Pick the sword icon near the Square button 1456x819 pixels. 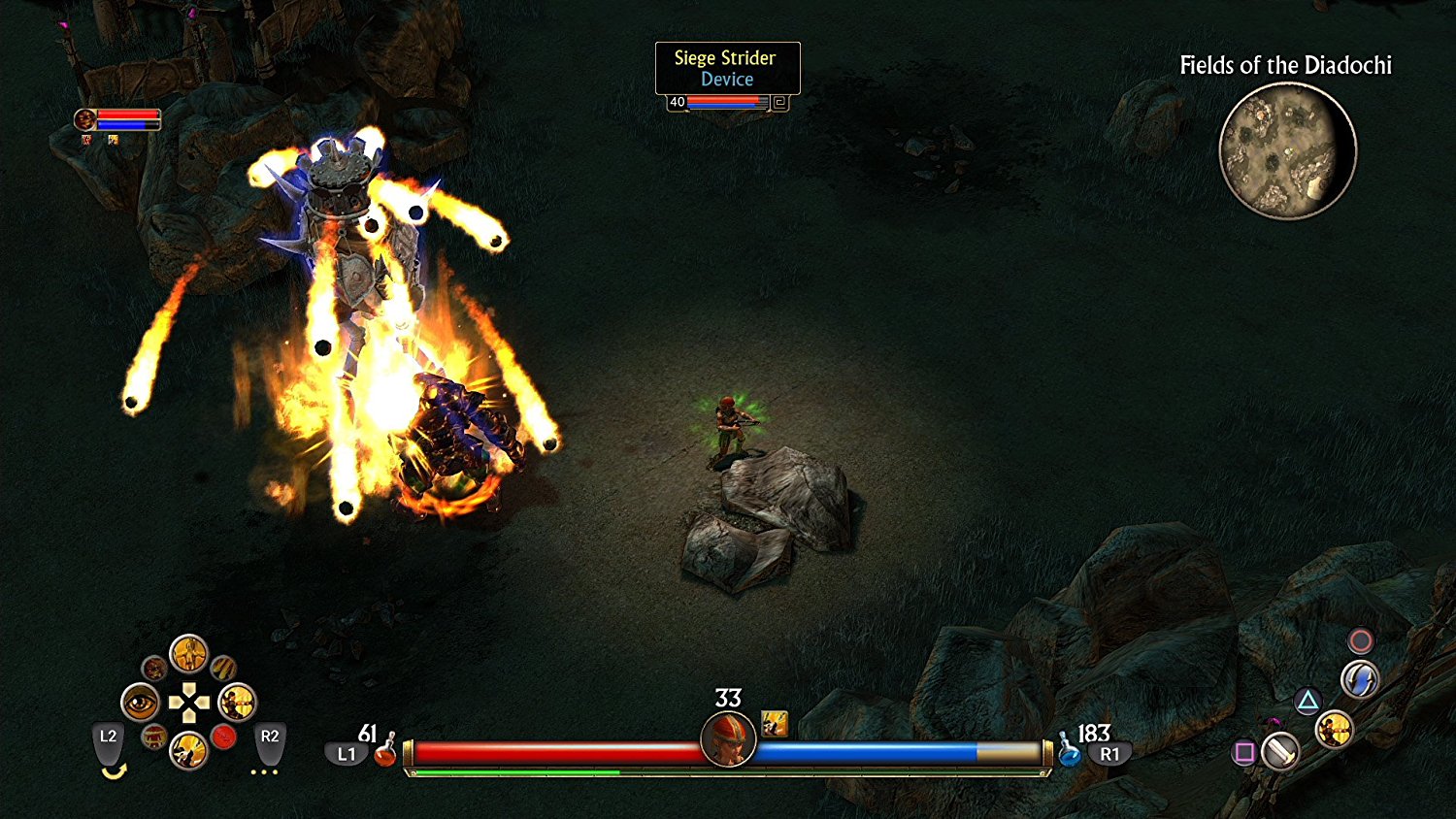1280,754
